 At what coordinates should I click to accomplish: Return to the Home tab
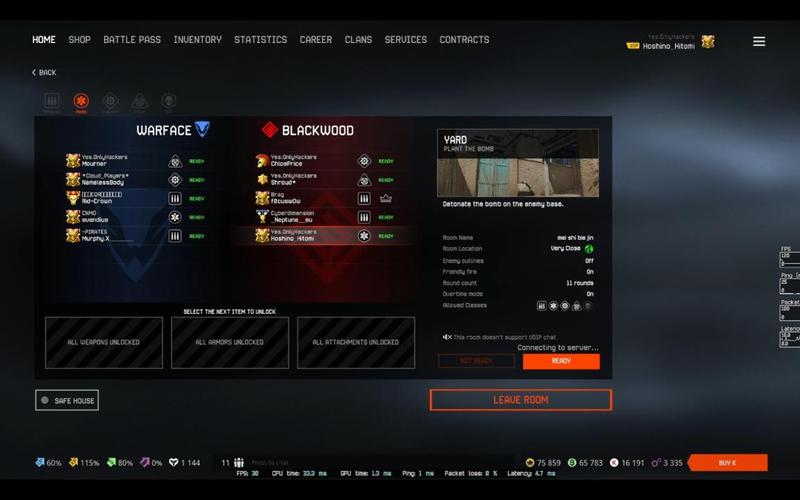44,40
